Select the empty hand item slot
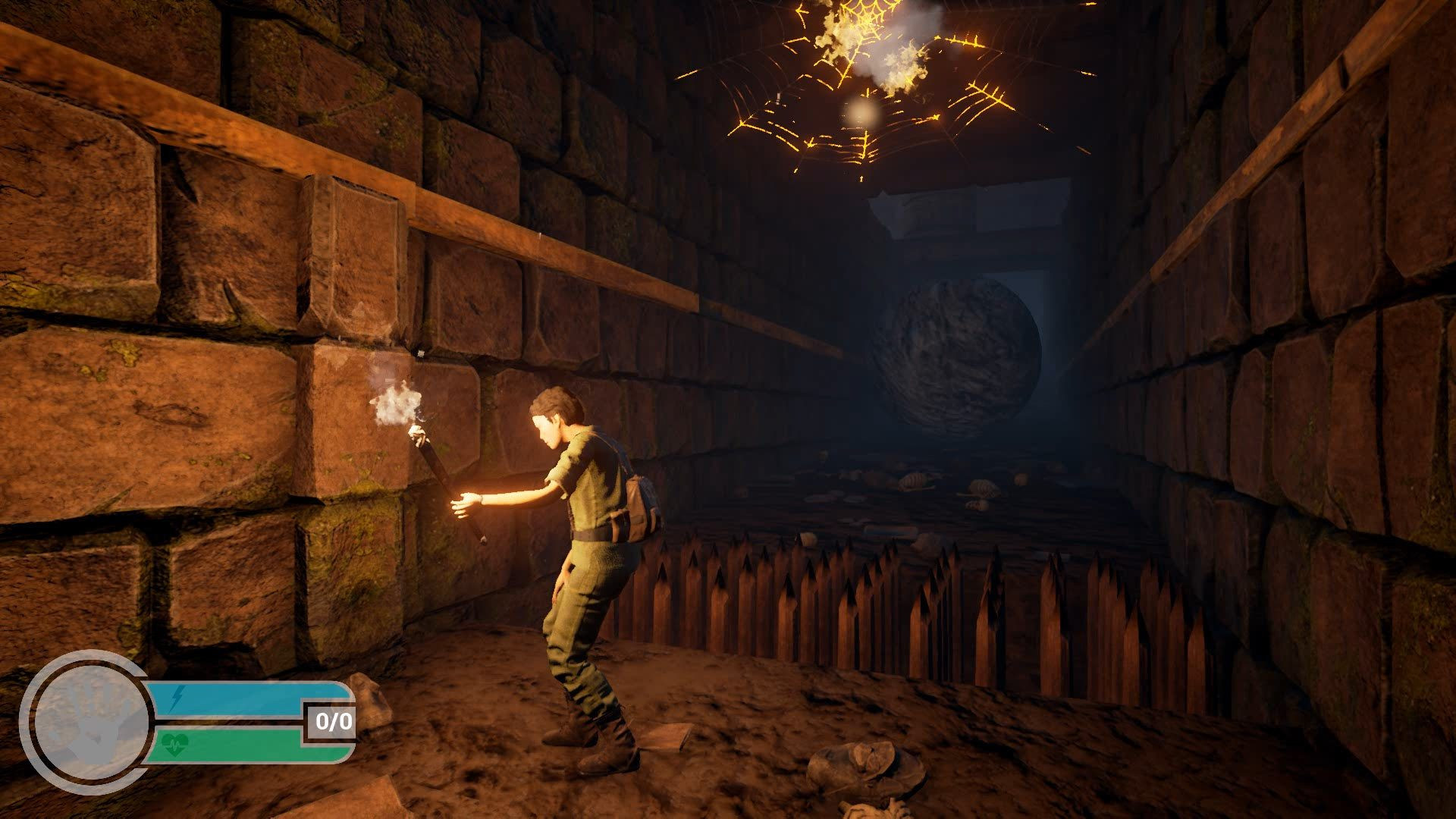 (86, 721)
